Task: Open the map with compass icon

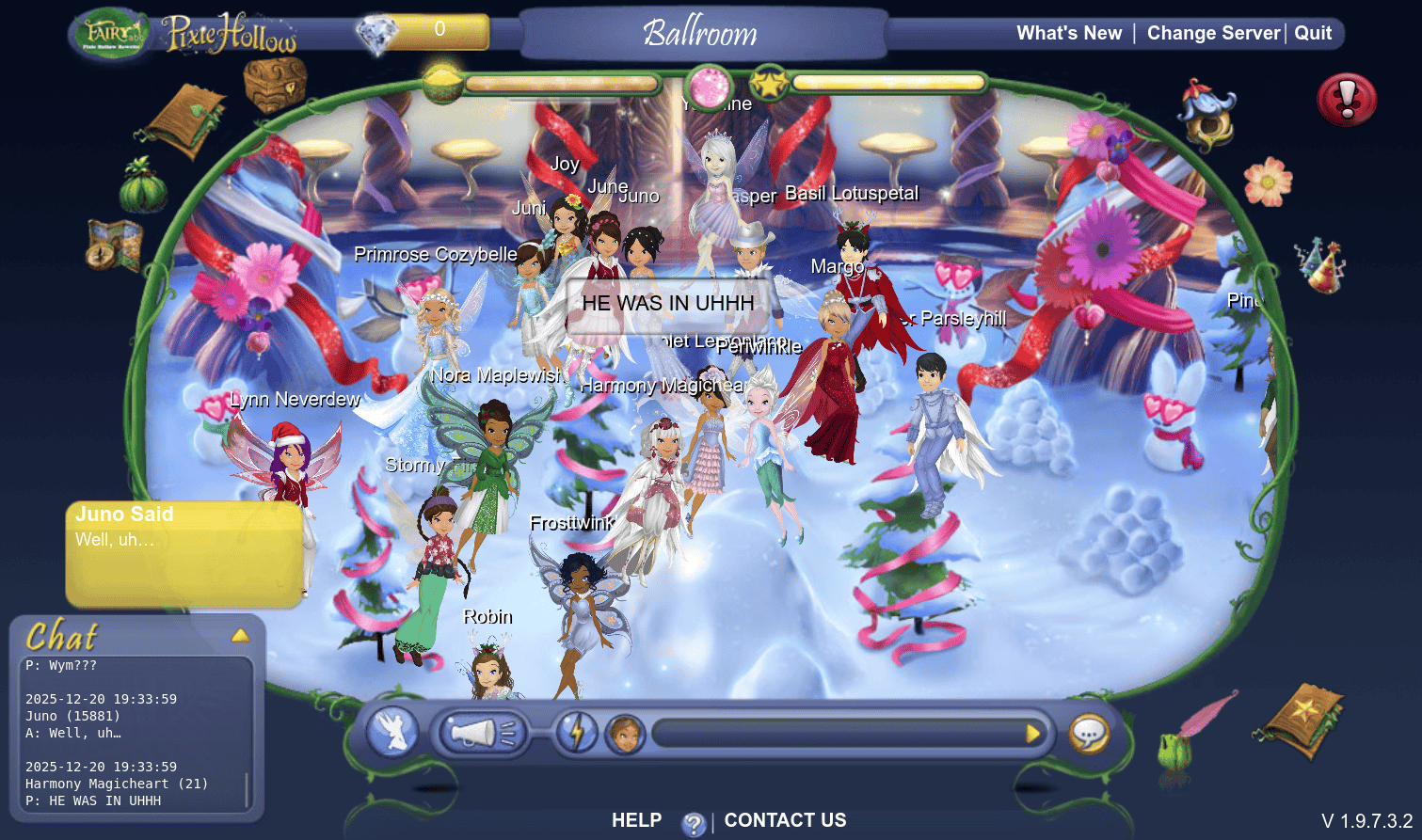Action: tap(113, 246)
